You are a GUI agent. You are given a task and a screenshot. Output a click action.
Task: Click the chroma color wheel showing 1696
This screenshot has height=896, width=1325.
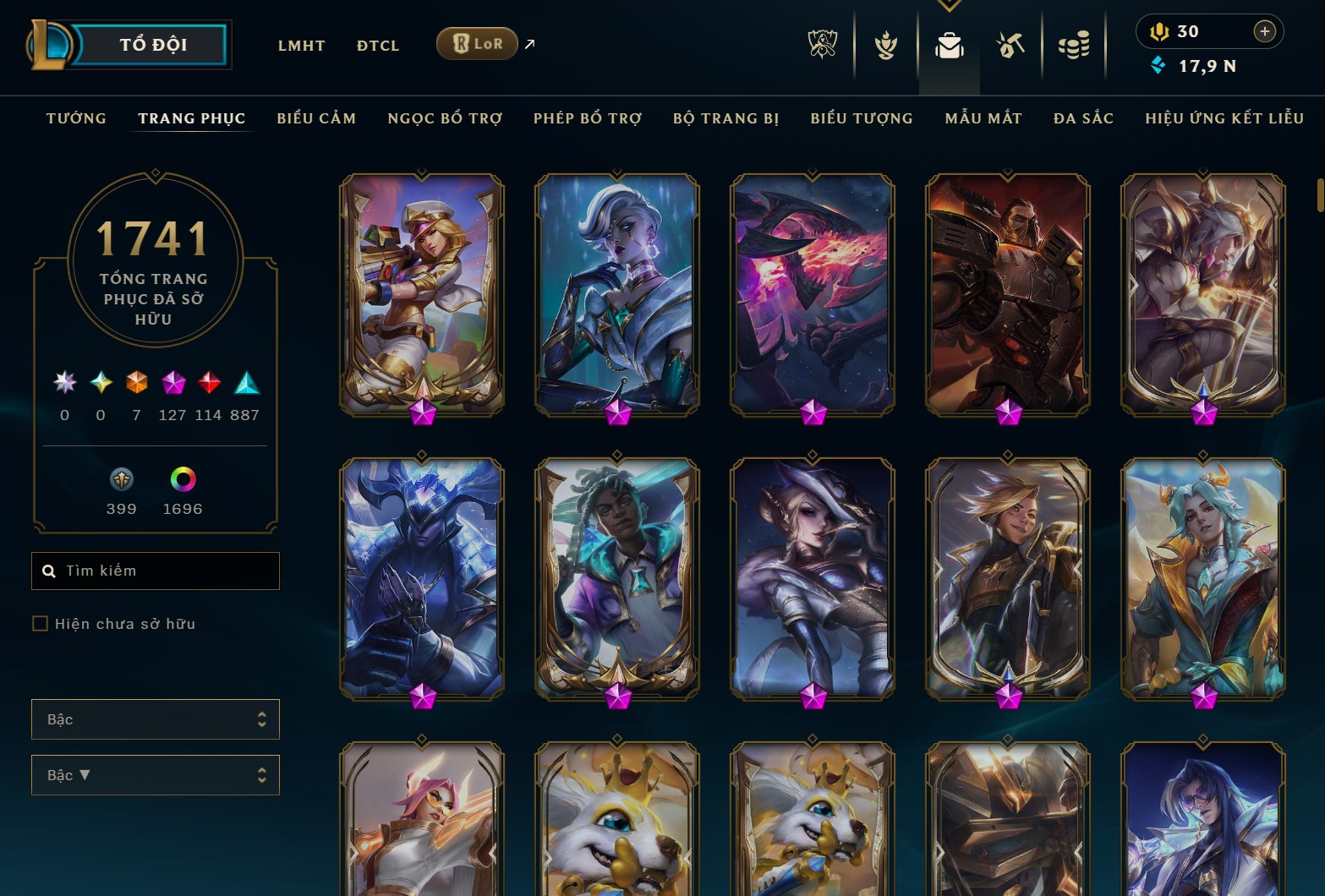[181, 479]
